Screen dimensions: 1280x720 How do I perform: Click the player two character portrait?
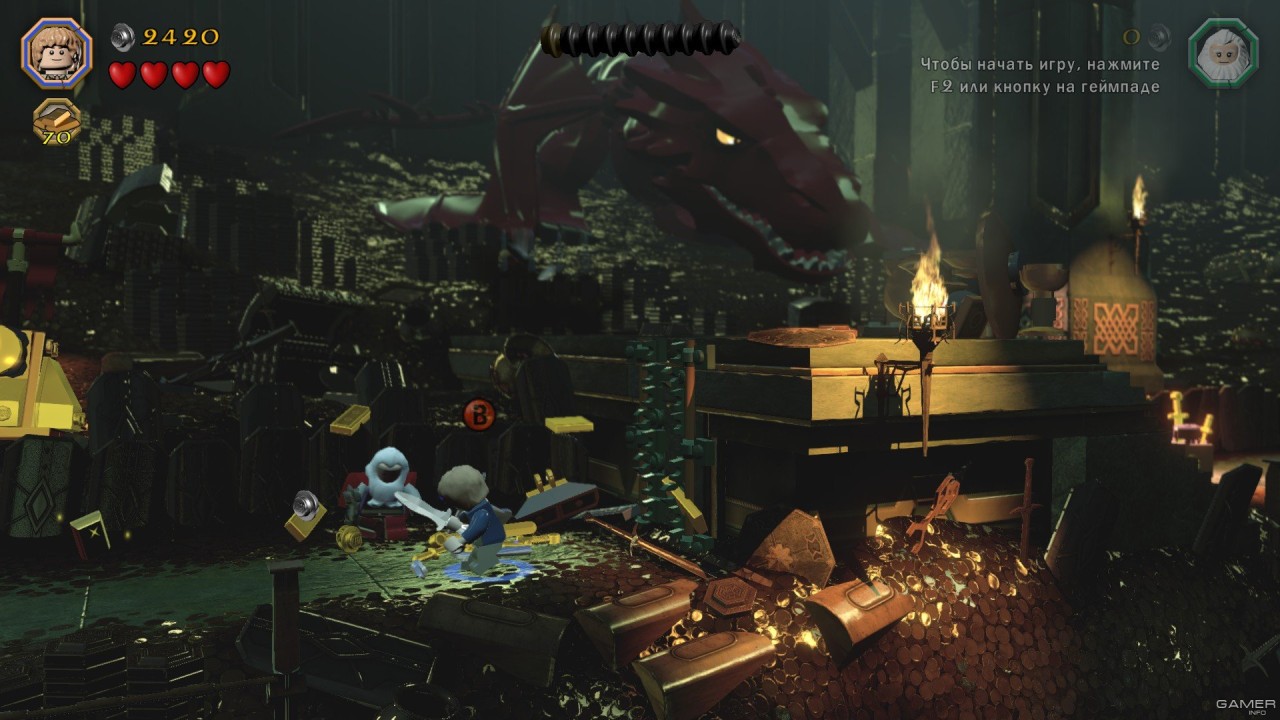(x=1222, y=54)
